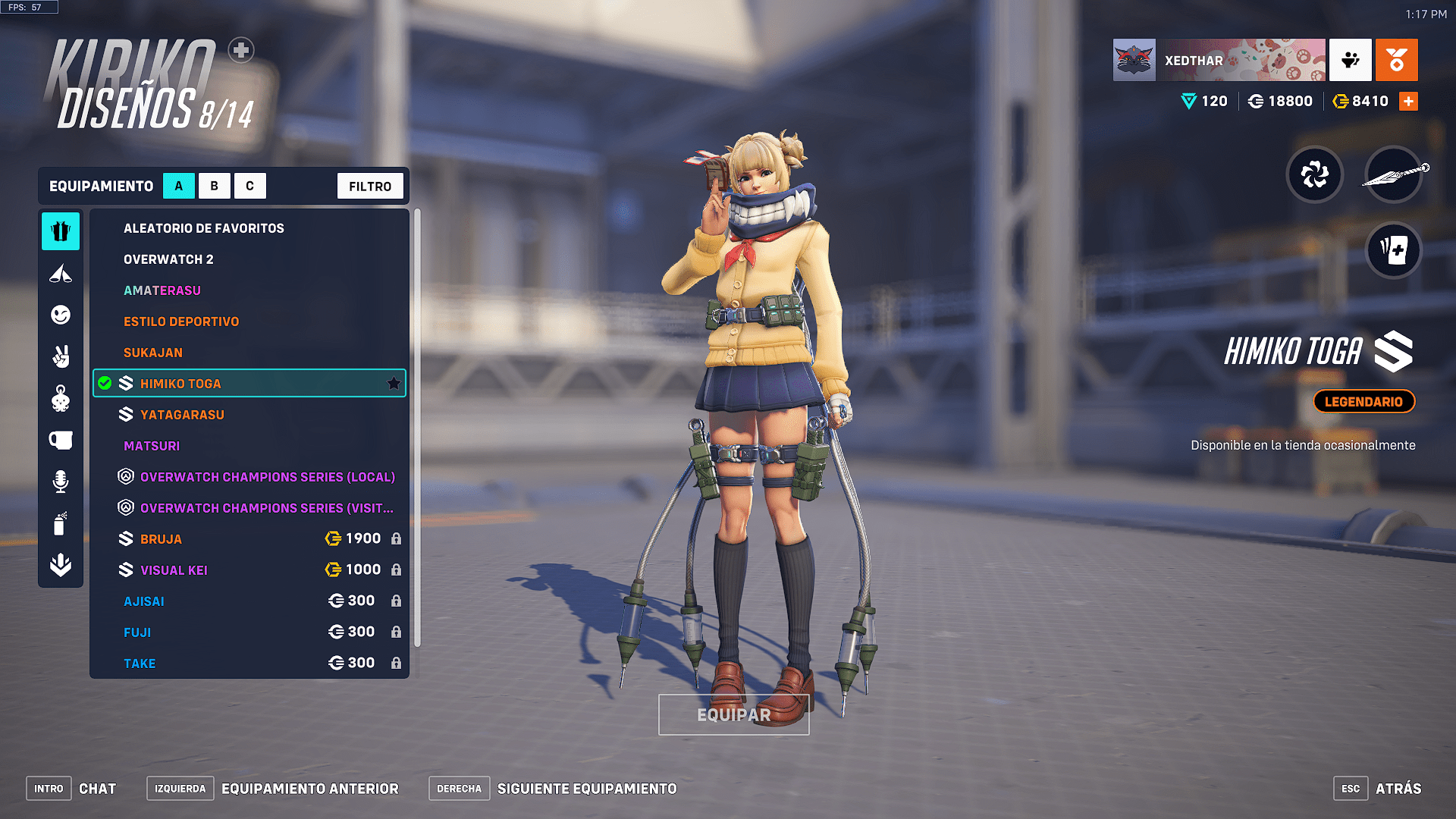Open the voice lines microphone category
Image resolution: width=1456 pixels, height=819 pixels.
pos(61,482)
